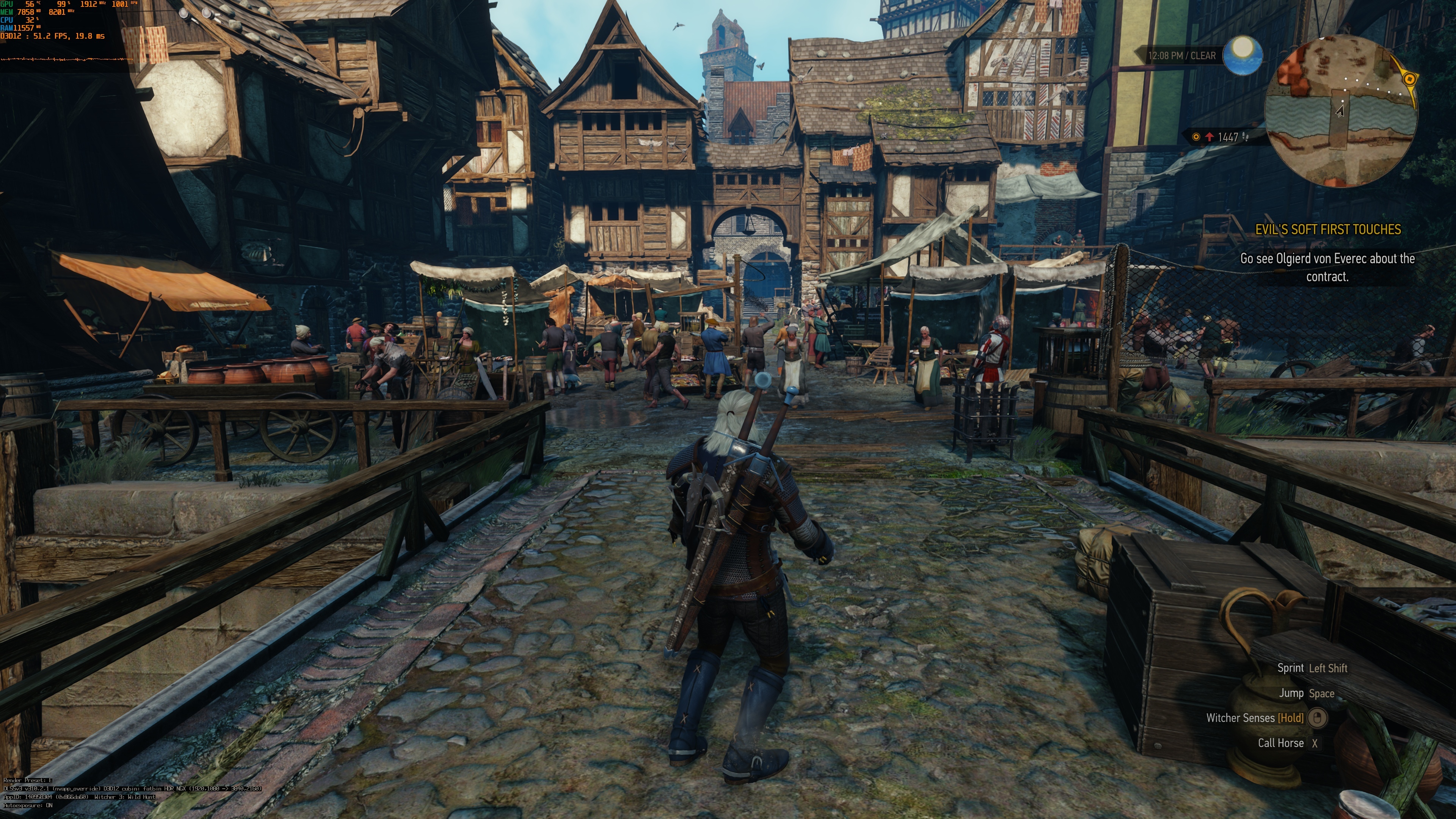Open the Evil's Soft First Touches quest tracker
Viewport: 1456px width, 819px height.
(1328, 229)
